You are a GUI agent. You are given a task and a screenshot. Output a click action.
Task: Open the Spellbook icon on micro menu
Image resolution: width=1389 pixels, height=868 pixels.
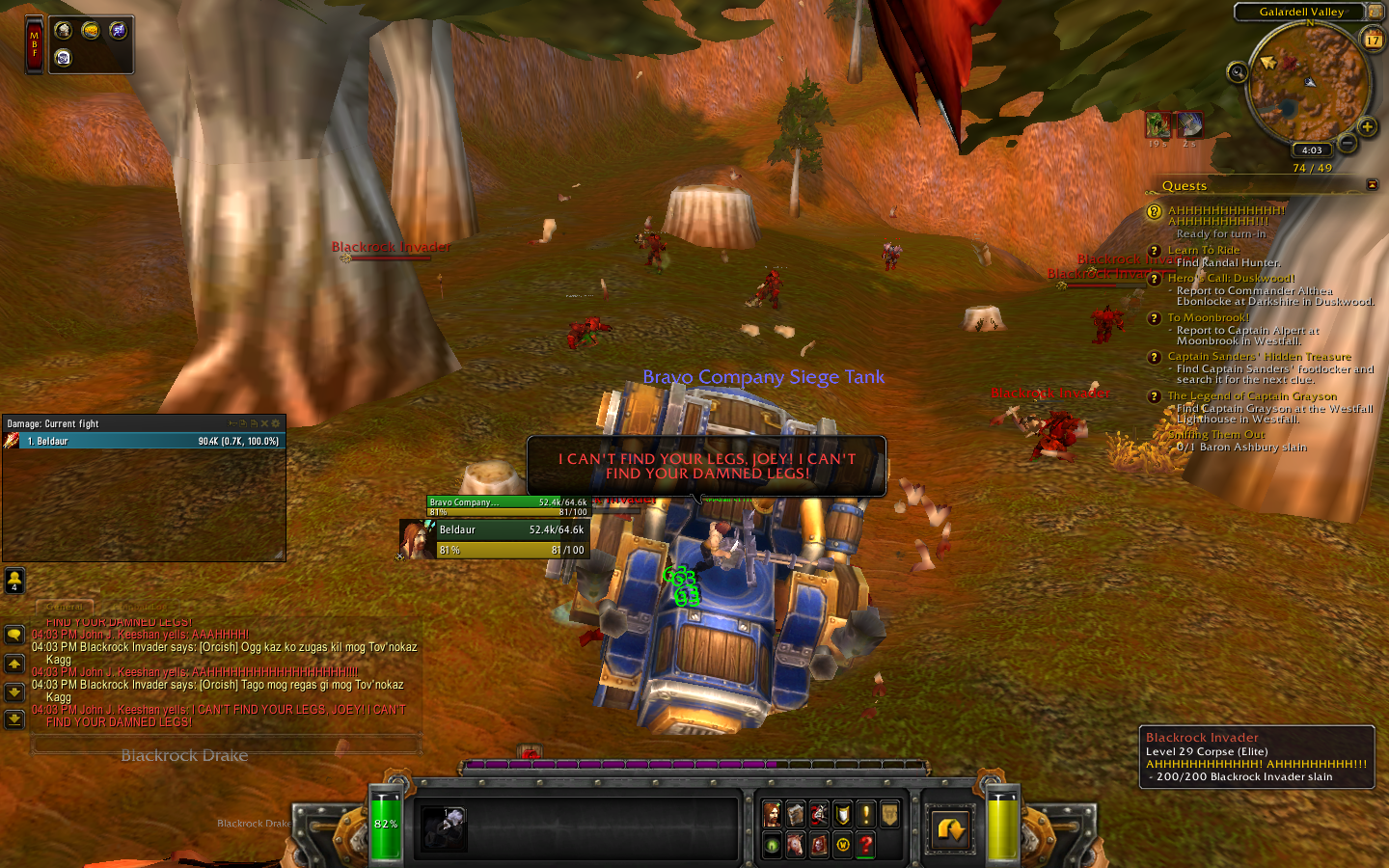796,814
